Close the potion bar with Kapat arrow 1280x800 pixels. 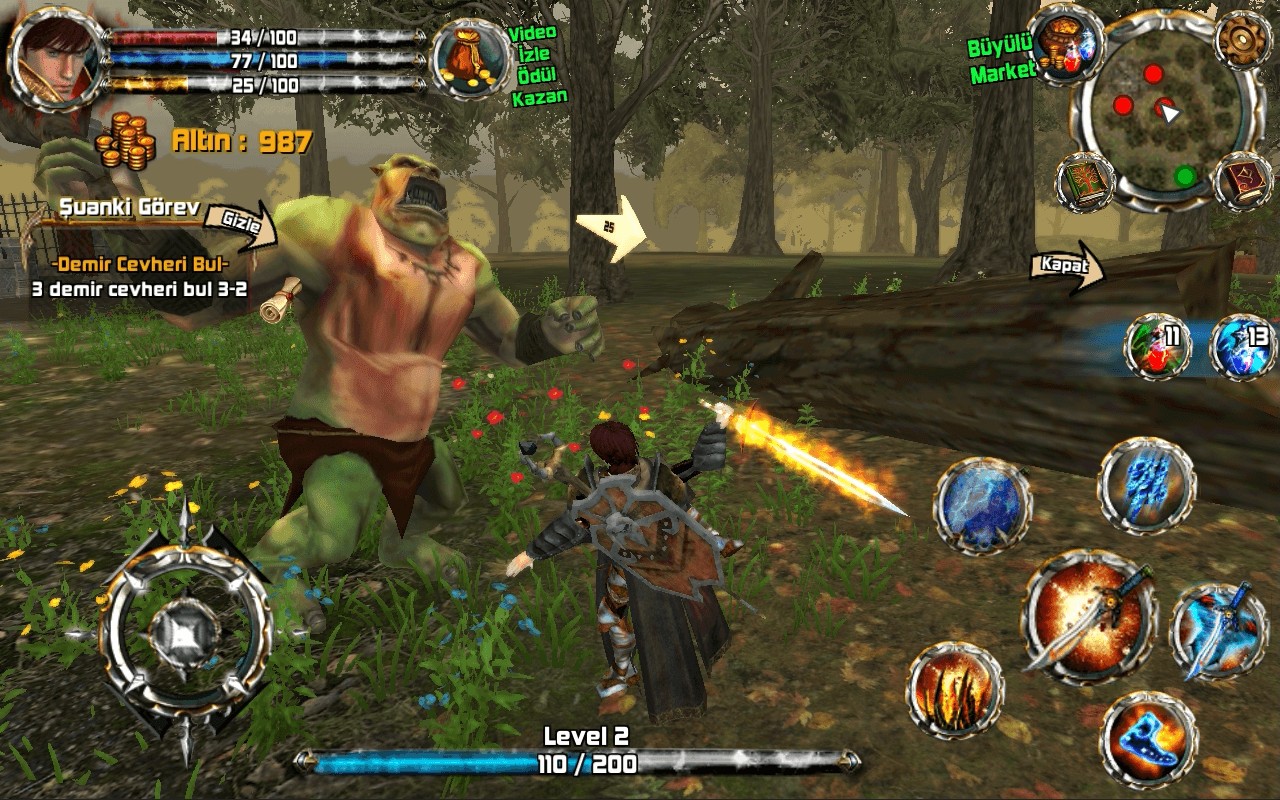[1066, 268]
